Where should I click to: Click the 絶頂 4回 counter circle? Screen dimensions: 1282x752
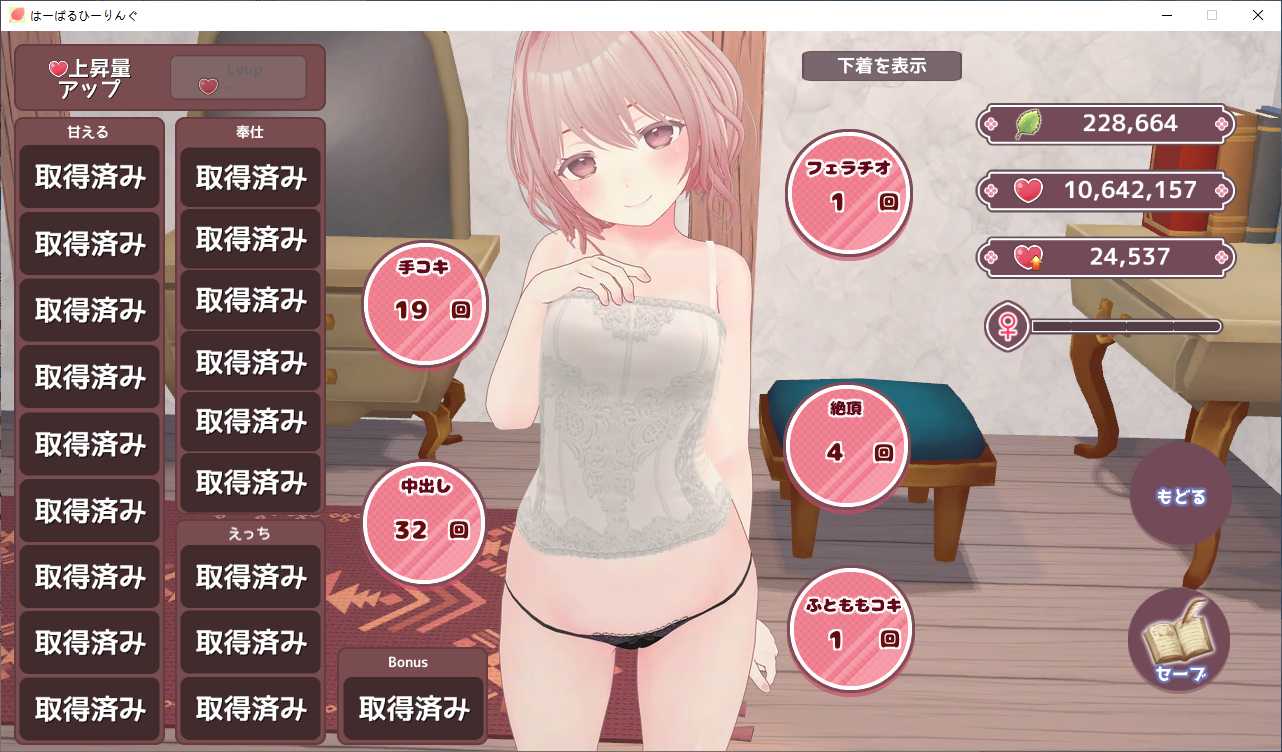(846, 440)
